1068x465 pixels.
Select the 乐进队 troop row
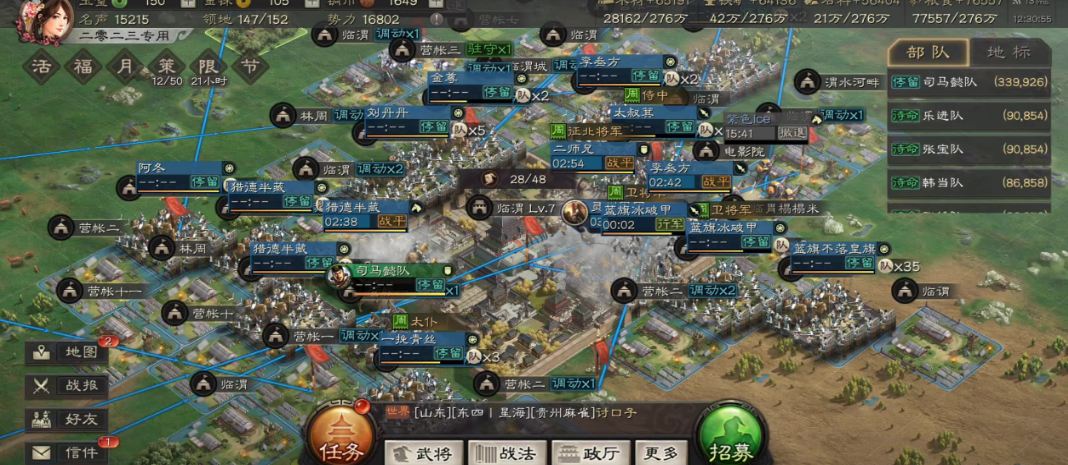[969, 116]
